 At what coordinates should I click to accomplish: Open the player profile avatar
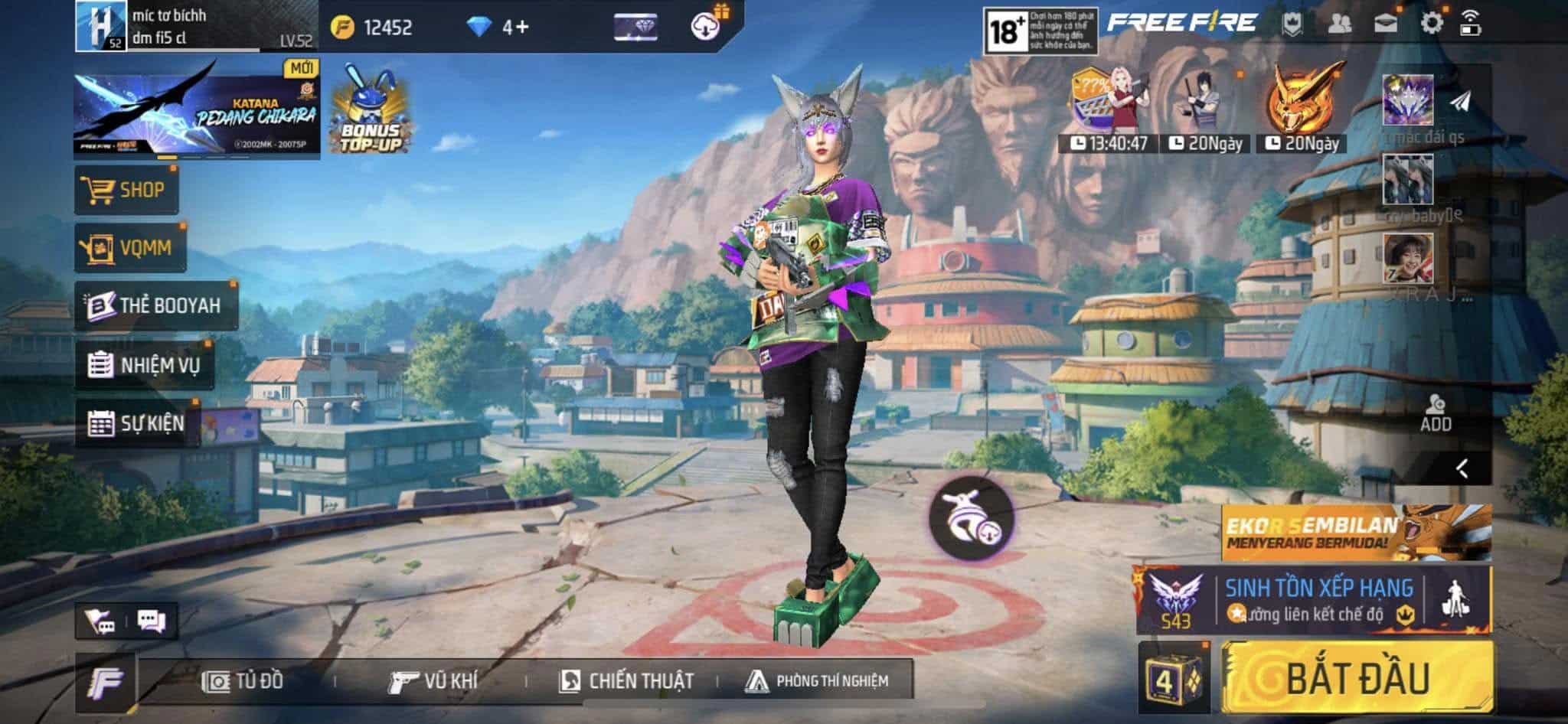click(x=100, y=26)
